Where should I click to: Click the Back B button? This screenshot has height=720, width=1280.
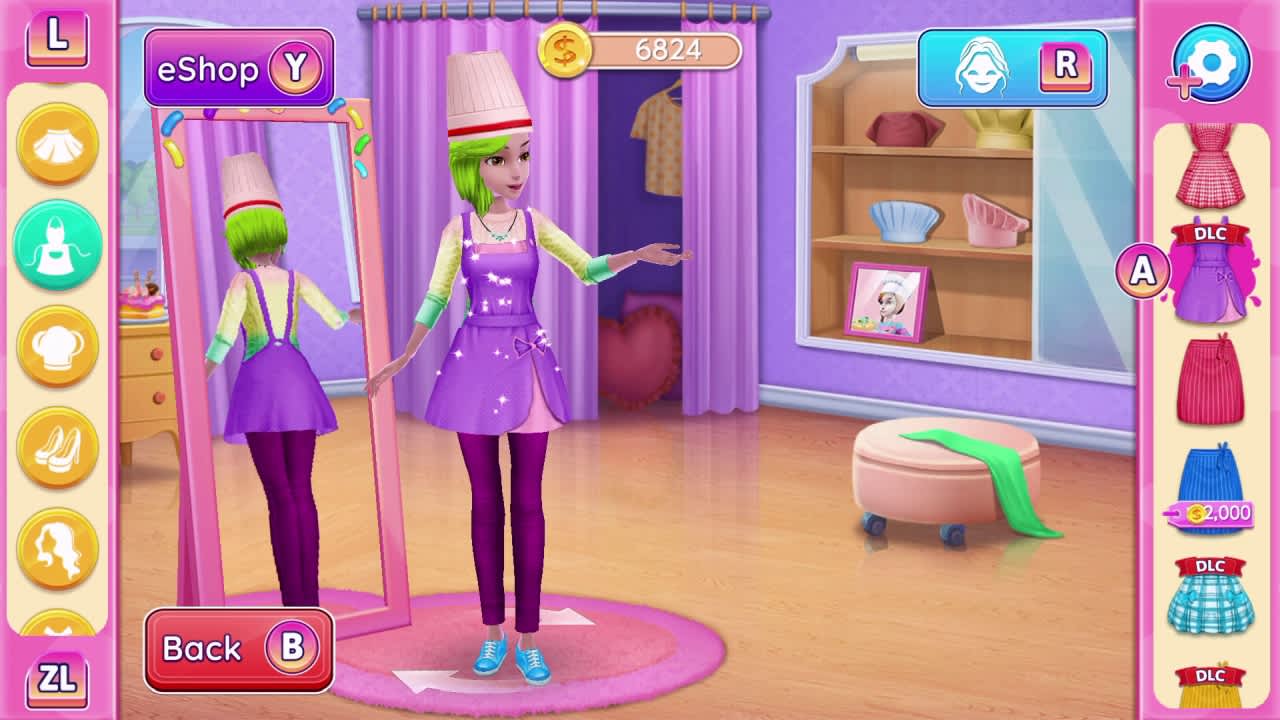[x=239, y=648]
